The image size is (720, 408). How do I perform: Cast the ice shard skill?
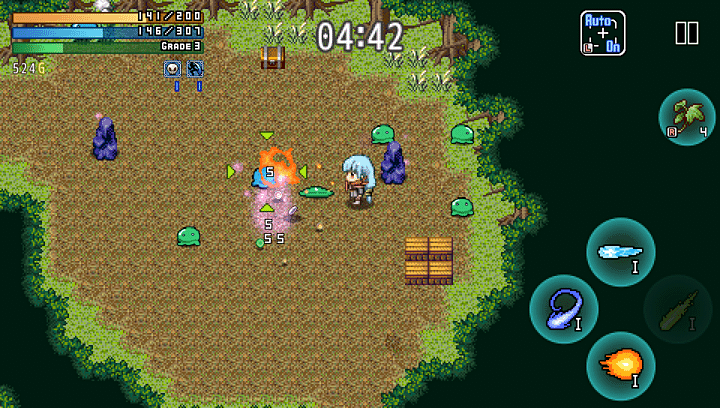coord(621,252)
